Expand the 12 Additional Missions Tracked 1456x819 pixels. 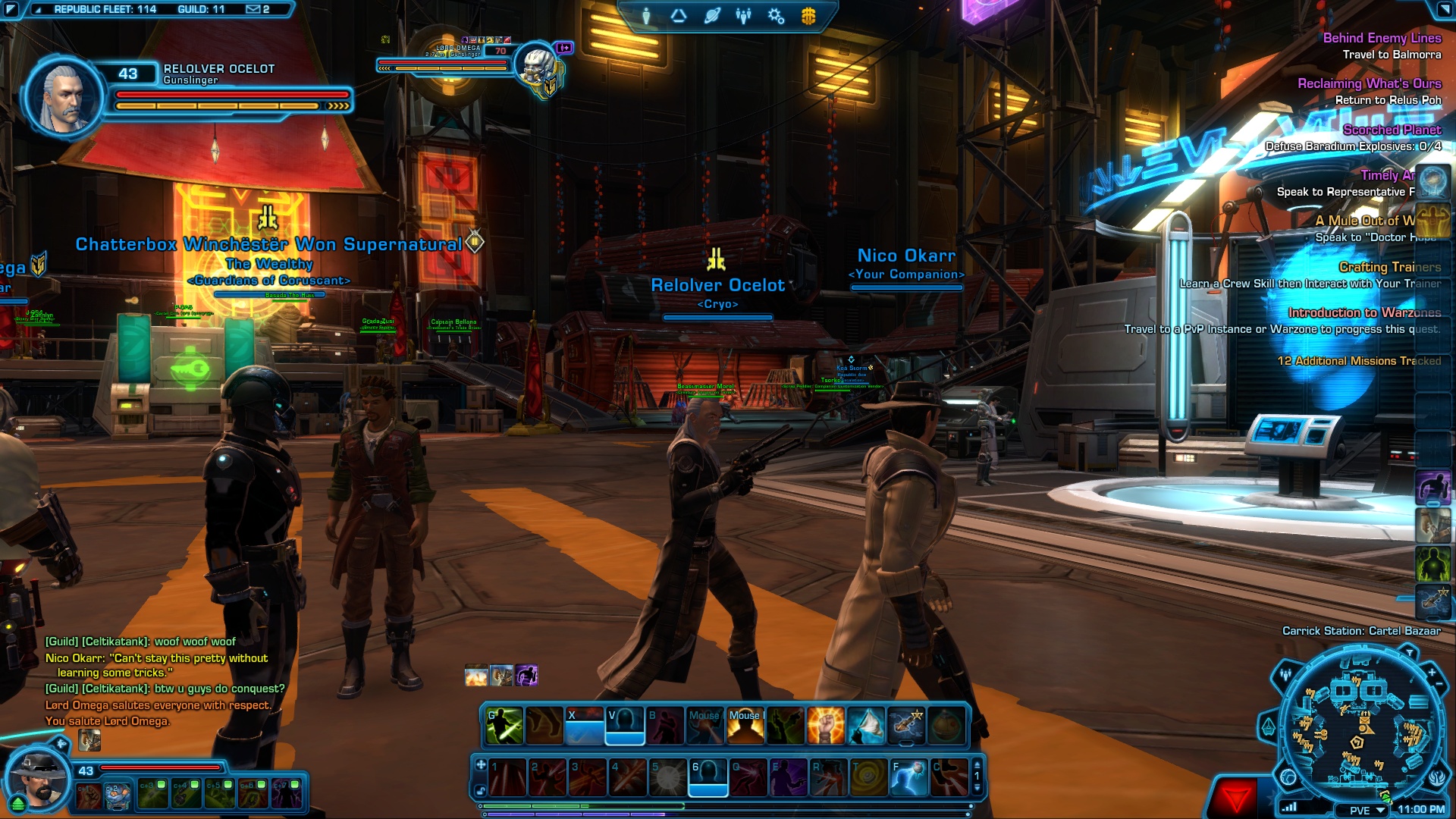[1359, 361]
